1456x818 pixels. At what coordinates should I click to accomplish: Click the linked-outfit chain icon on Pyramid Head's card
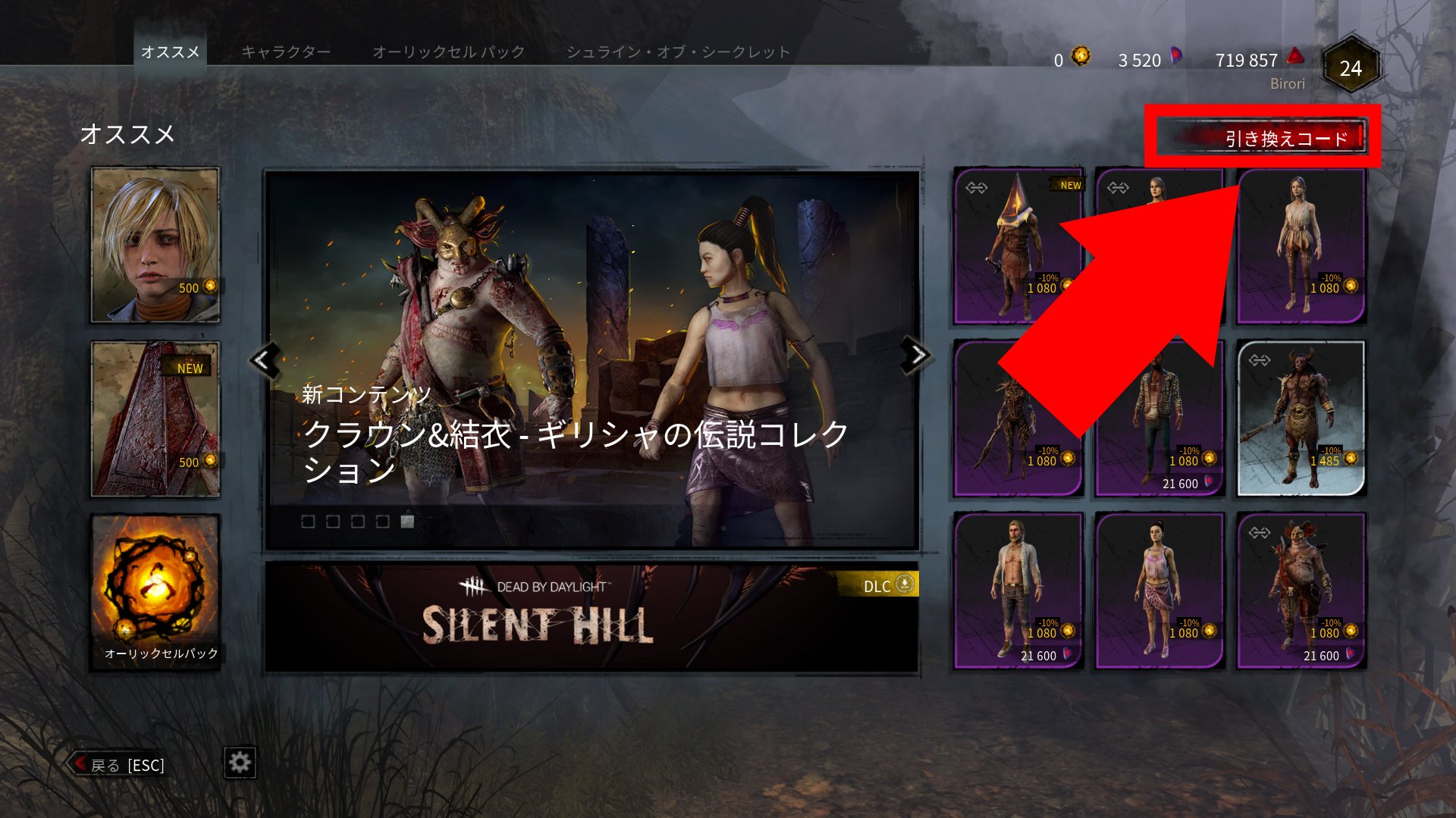977,187
